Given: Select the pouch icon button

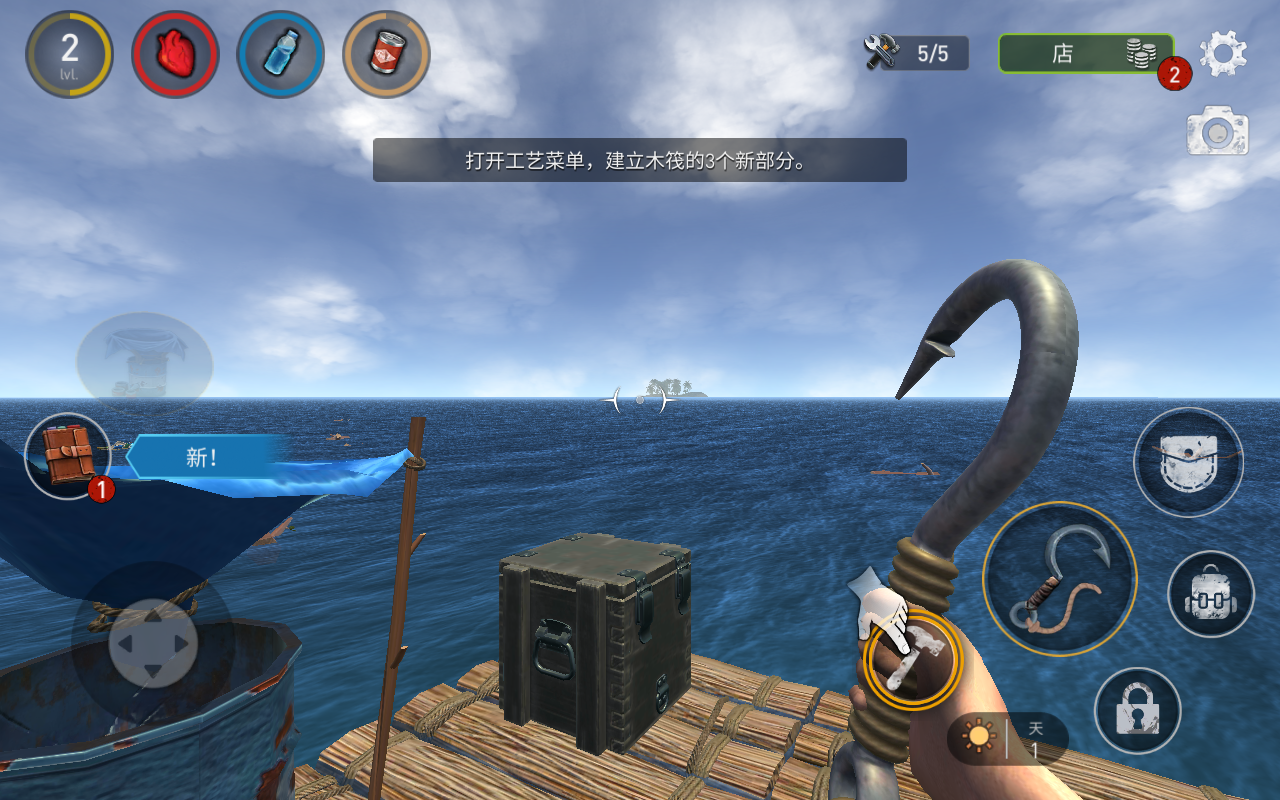Looking at the screenshot, I should tap(1187, 462).
